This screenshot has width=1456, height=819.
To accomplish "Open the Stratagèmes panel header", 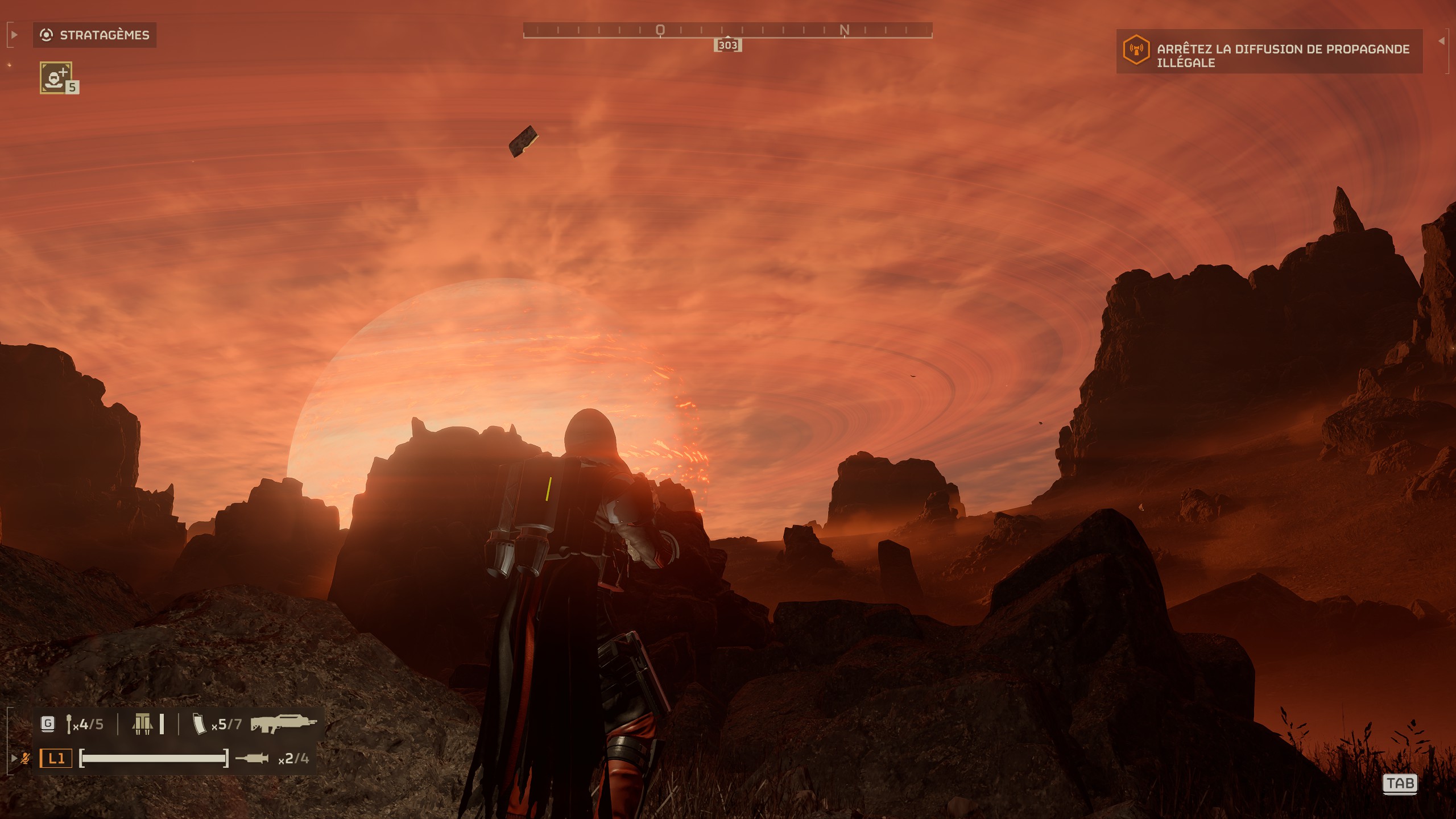I will click(94, 35).
